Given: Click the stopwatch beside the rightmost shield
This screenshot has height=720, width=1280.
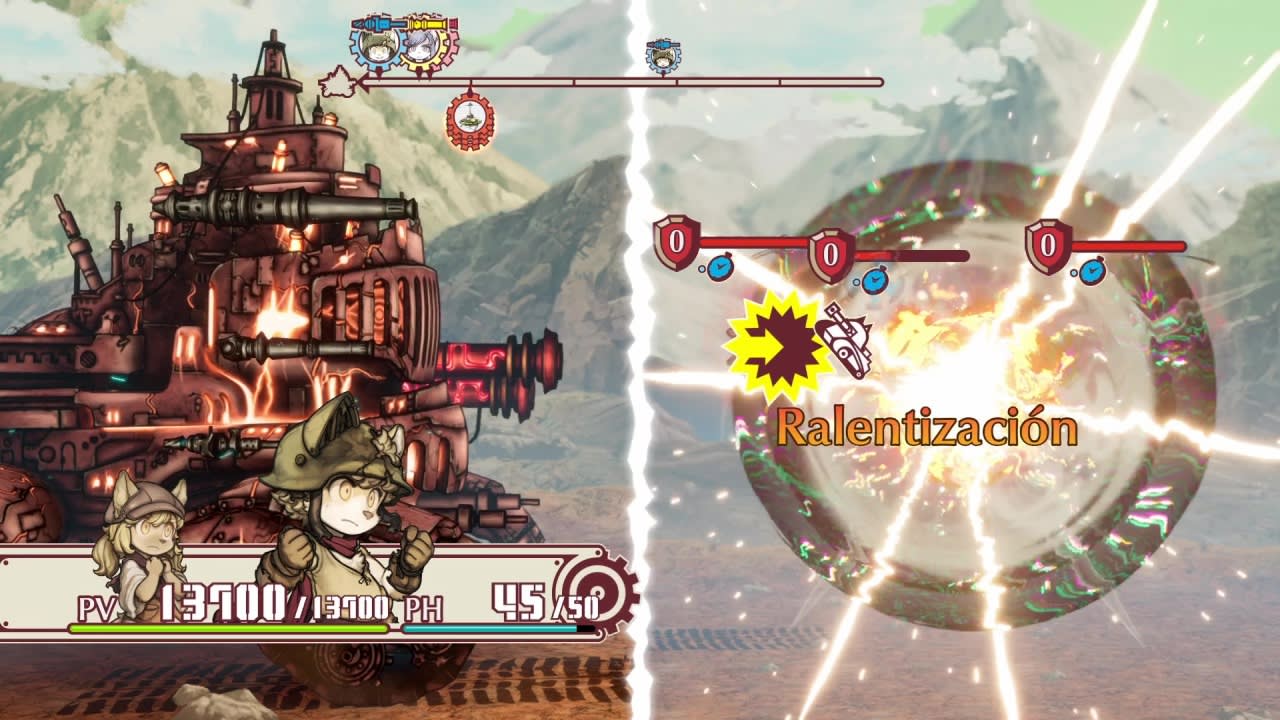Looking at the screenshot, I should 1095,271.
